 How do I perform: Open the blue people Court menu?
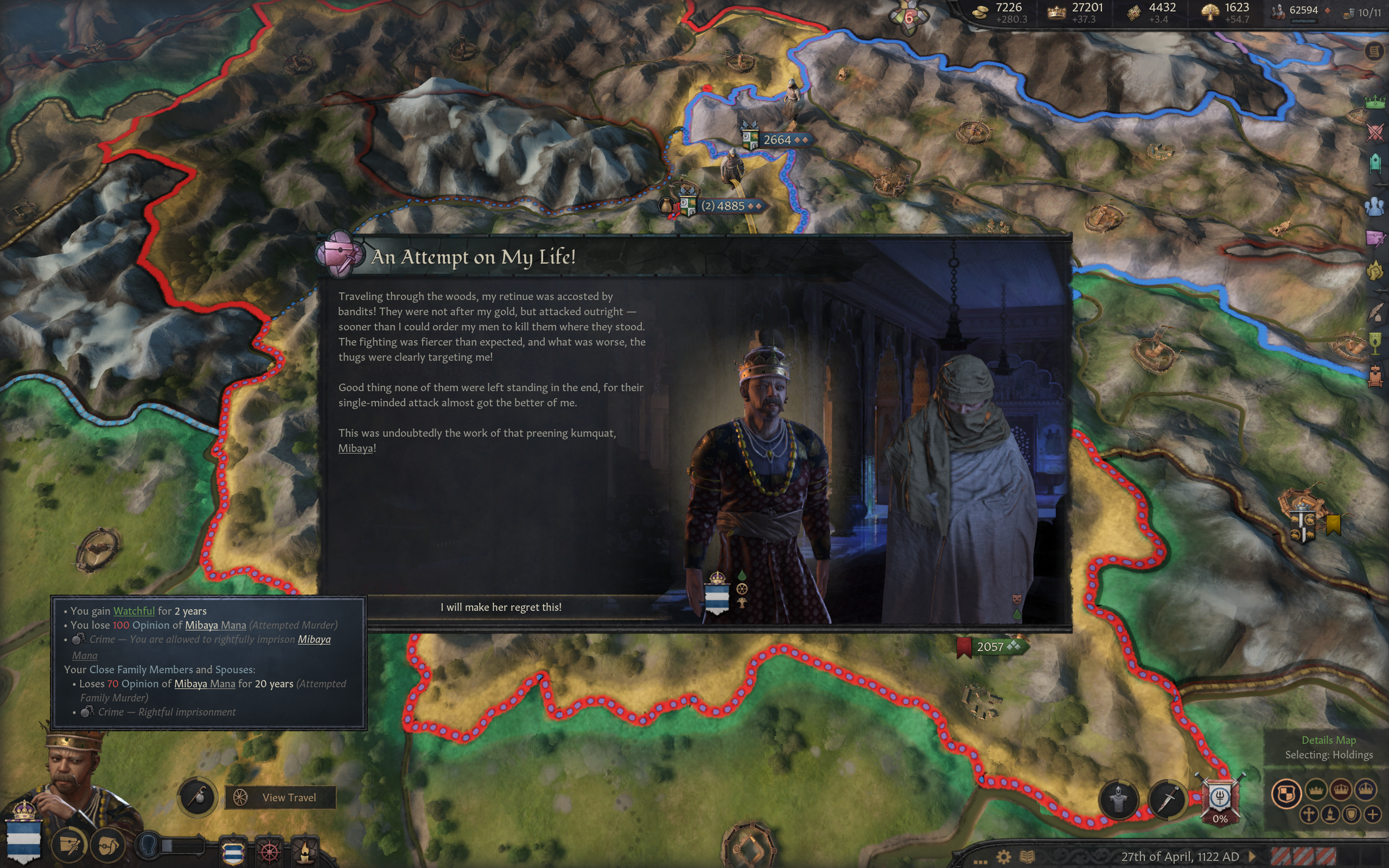(1375, 206)
